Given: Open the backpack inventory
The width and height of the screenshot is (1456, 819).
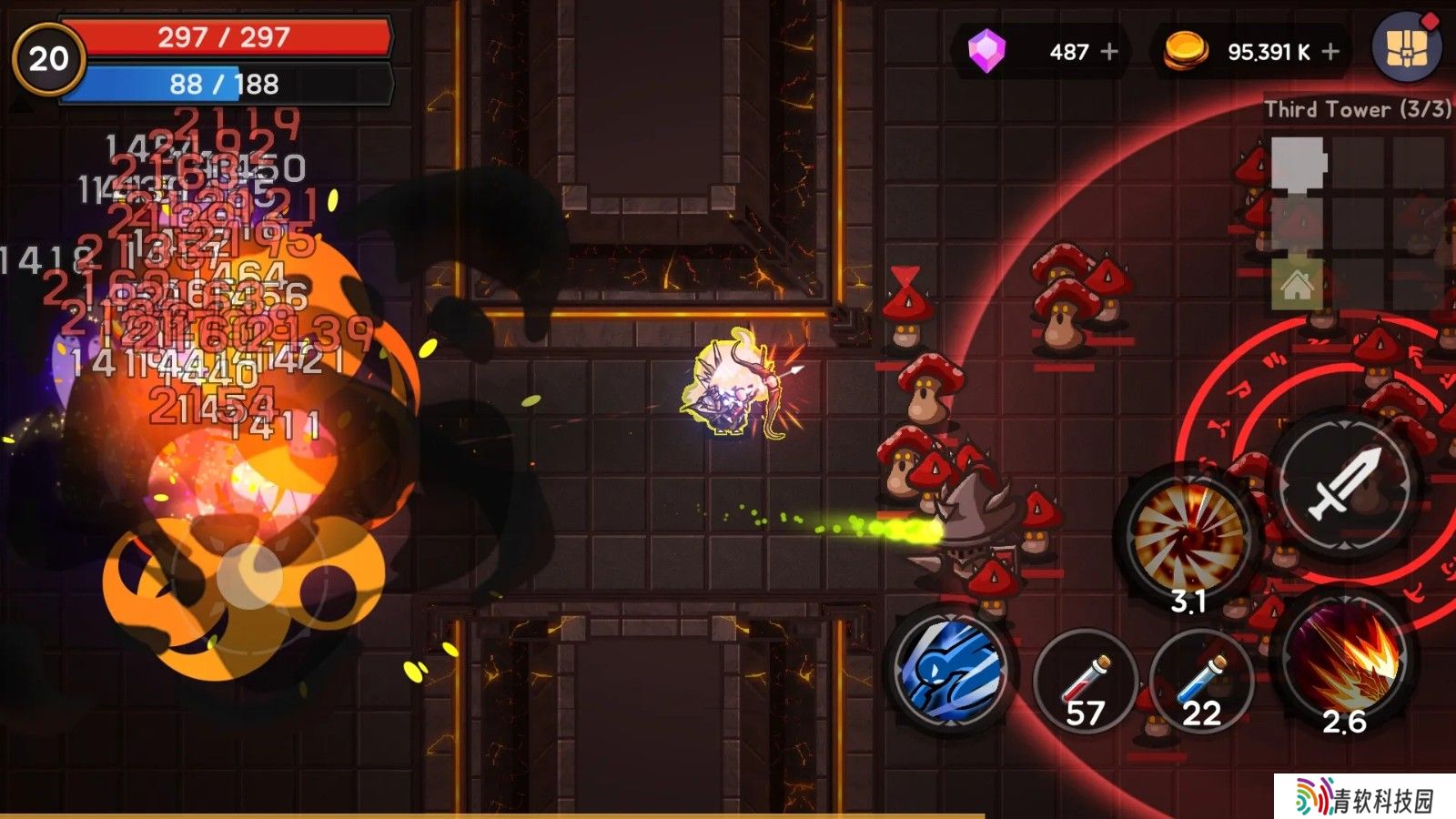Looking at the screenshot, I should point(1406,47).
